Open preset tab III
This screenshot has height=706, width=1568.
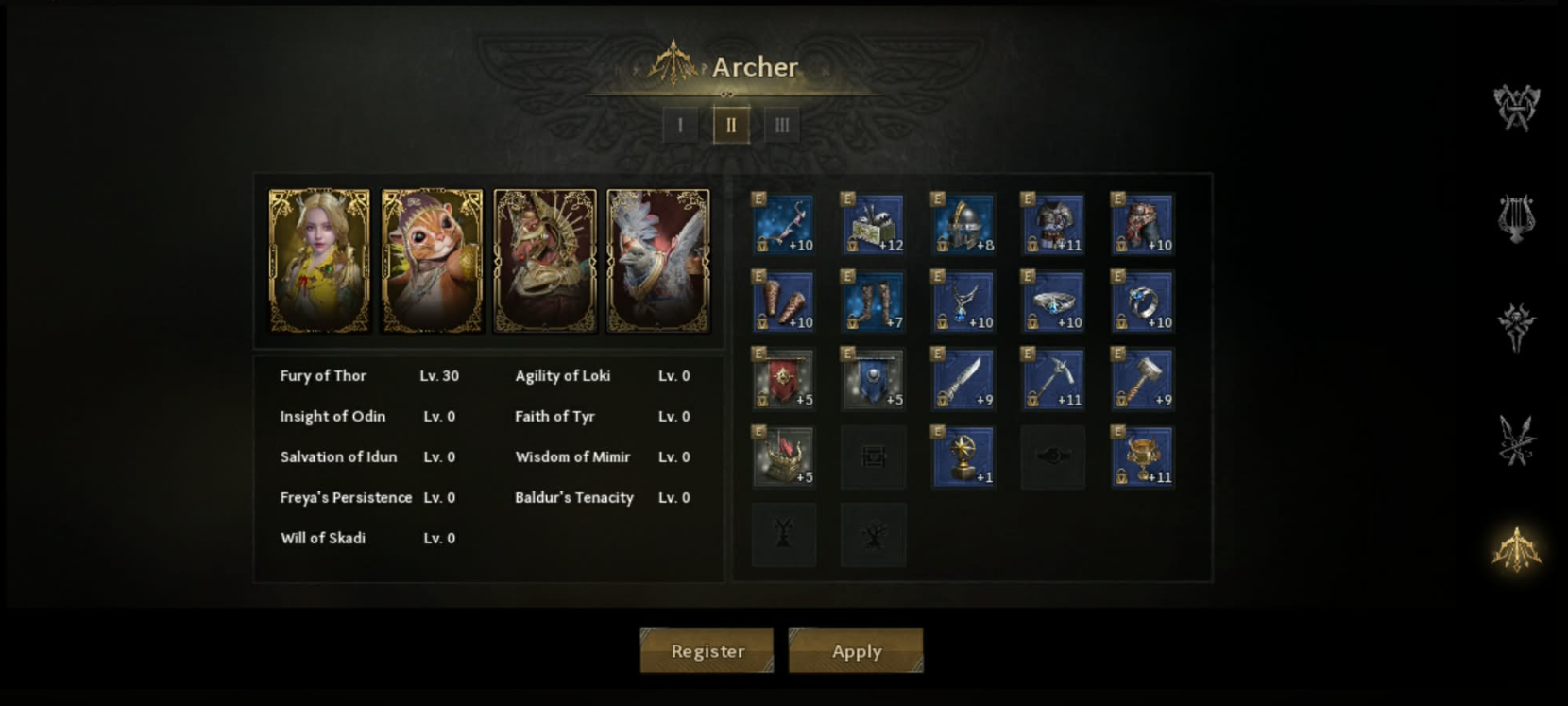tap(782, 125)
